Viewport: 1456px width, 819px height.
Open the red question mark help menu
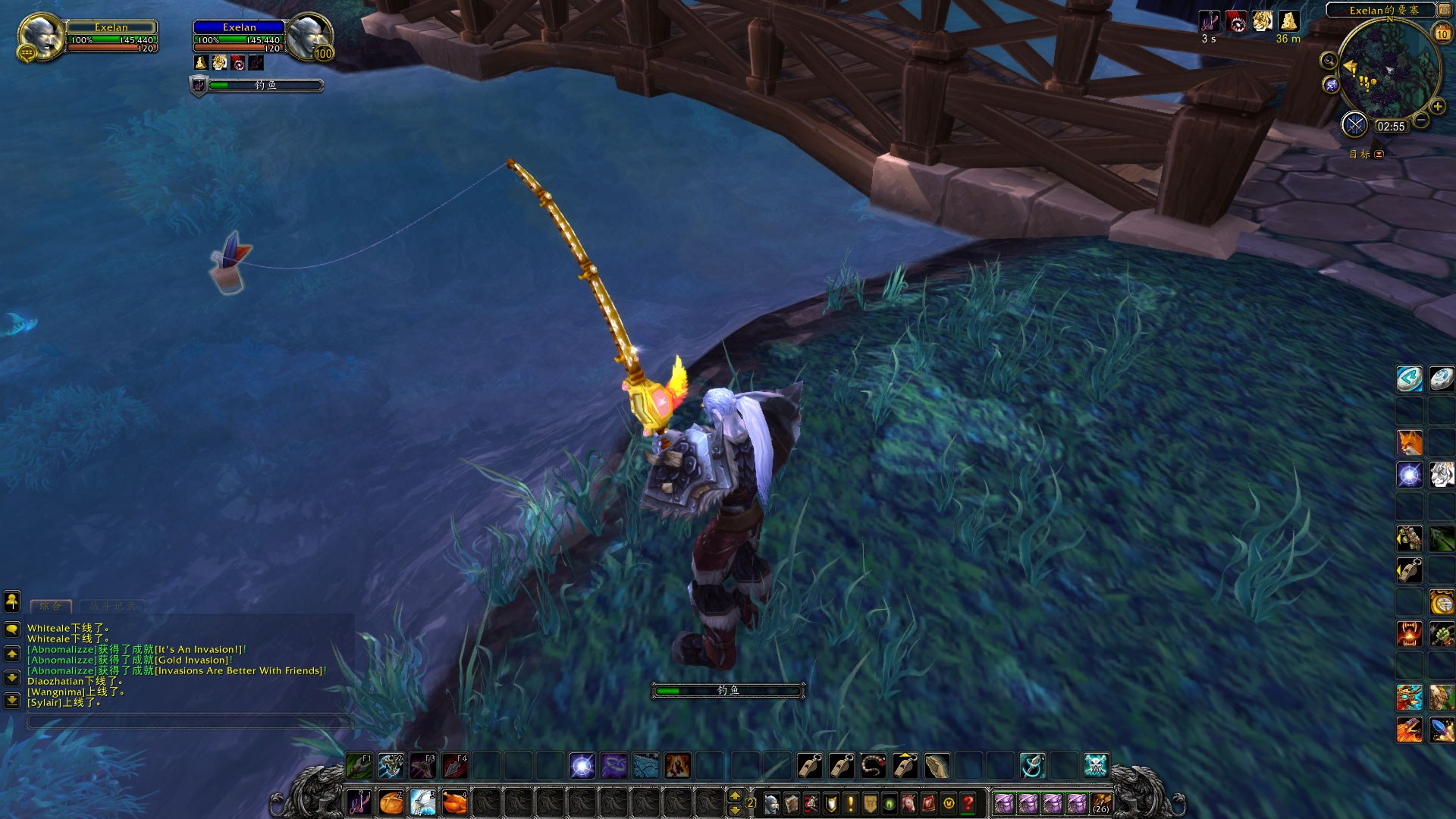[968, 803]
